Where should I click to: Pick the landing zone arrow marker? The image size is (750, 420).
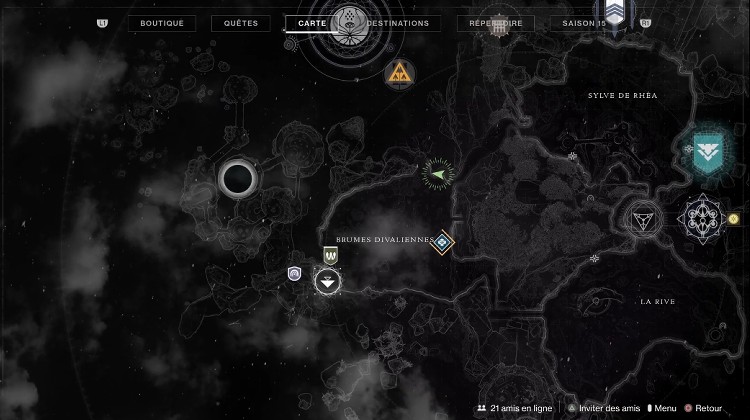[x=328, y=282]
